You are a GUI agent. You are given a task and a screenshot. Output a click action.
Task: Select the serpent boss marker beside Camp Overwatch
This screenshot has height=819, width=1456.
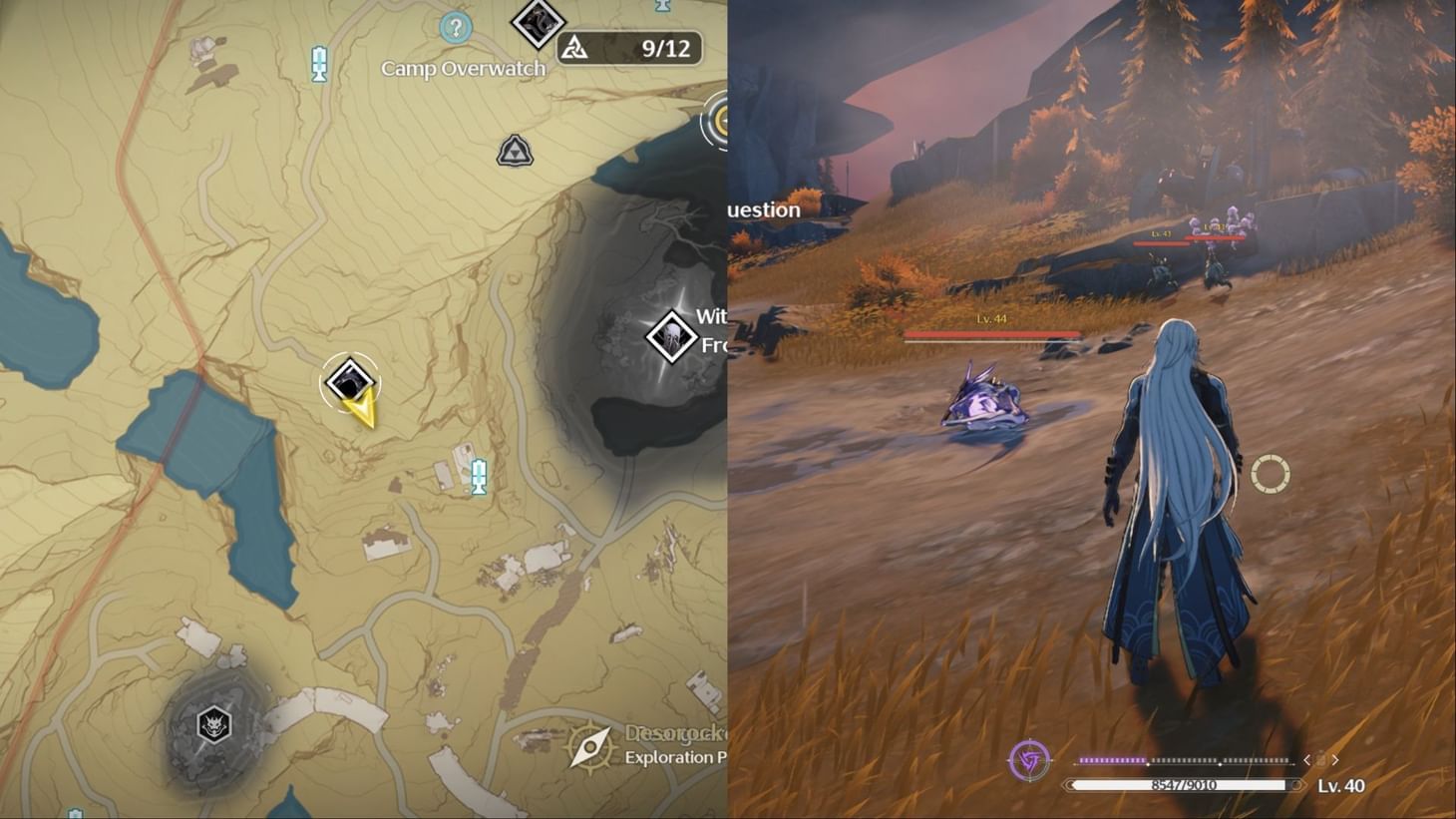click(x=537, y=23)
